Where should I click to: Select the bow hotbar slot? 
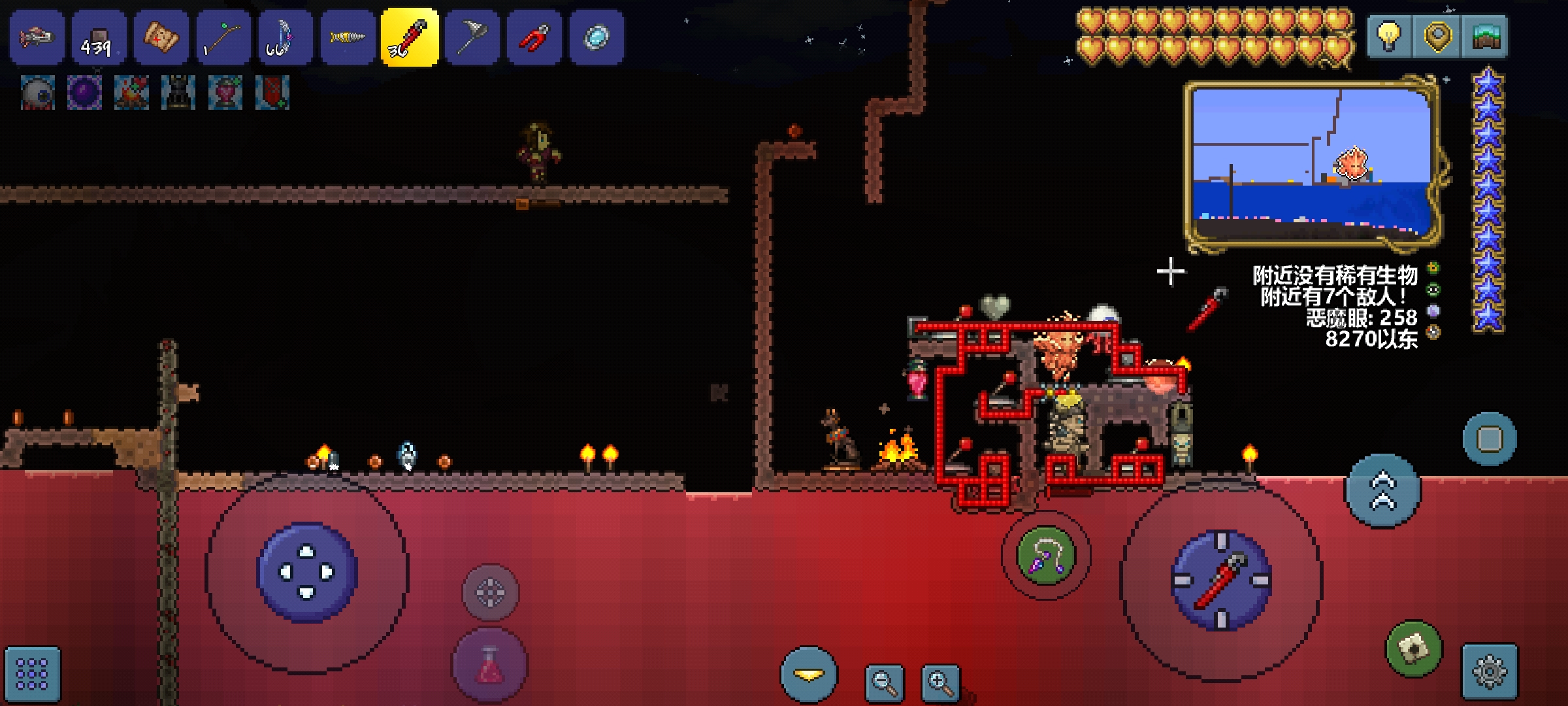285,37
